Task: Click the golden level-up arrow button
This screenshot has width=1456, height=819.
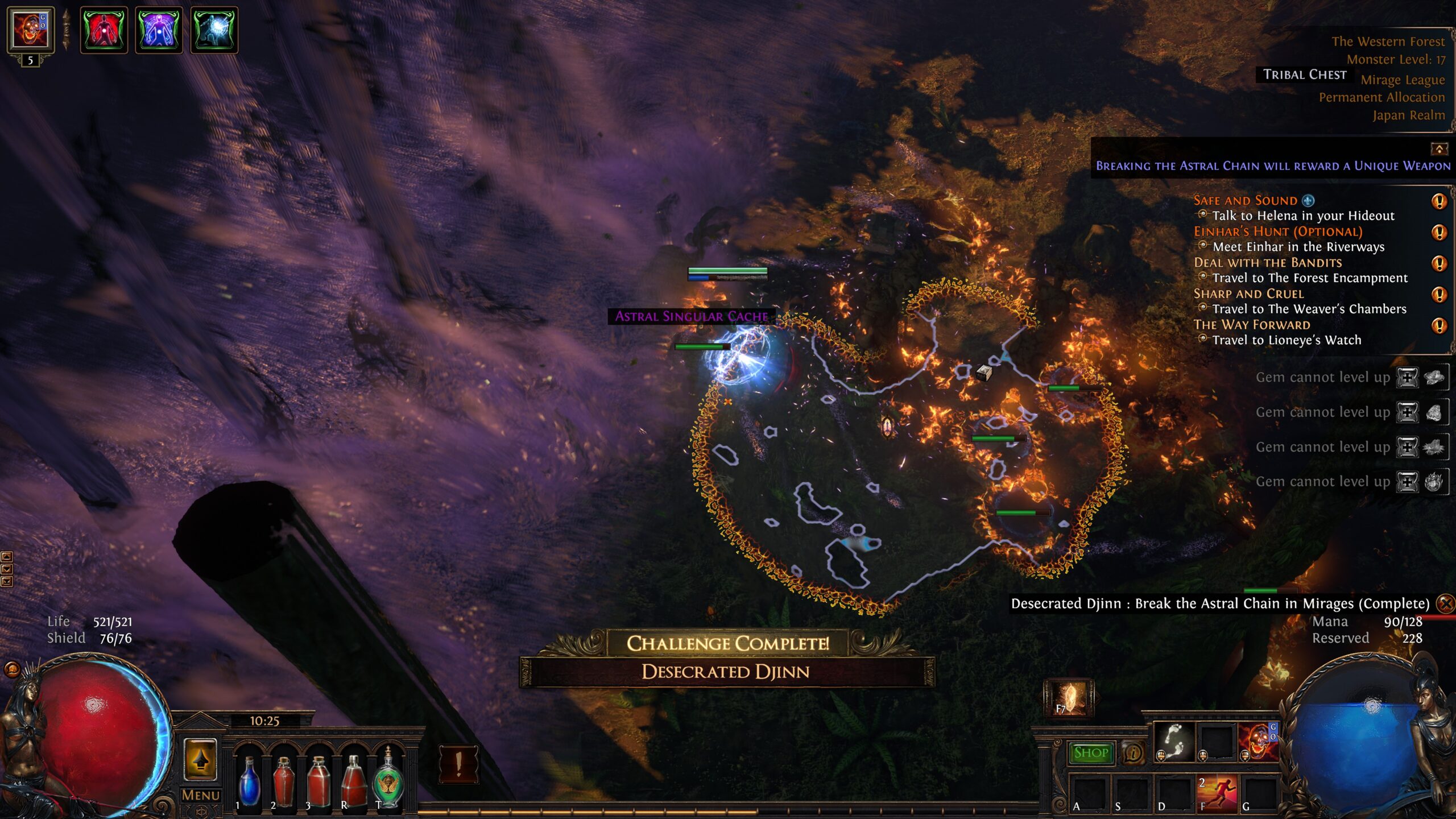Action: pyautogui.click(x=200, y=759)
